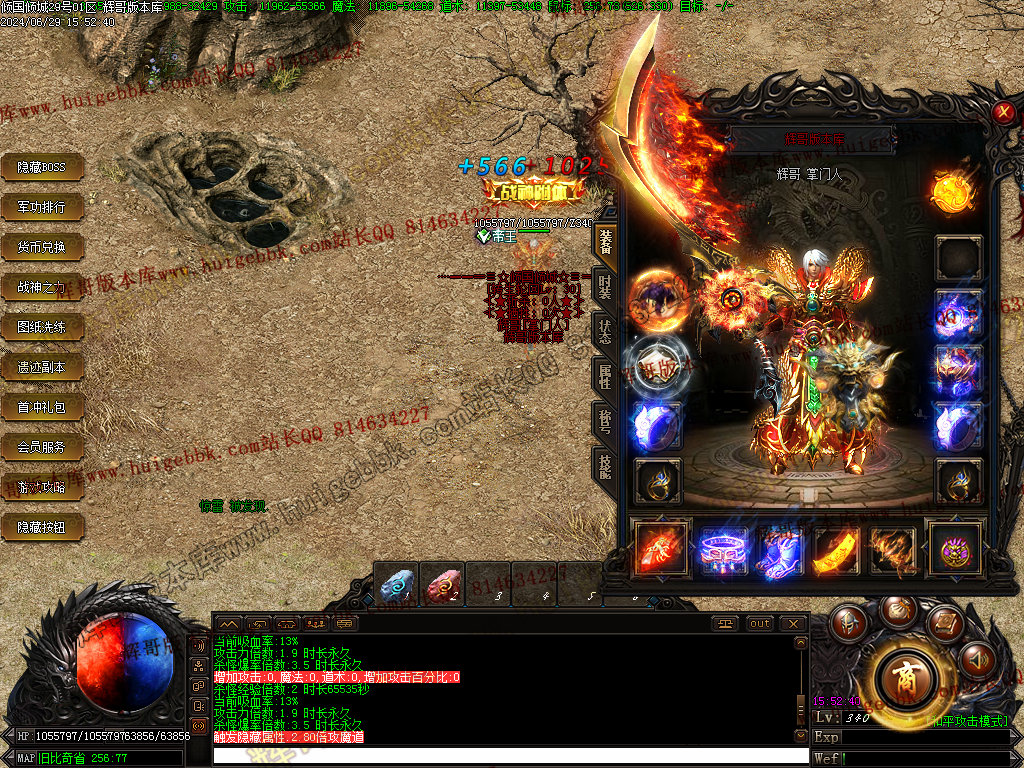The image size is (1024, 768).
Task: Click the chat box out button
Action: pos(760,623)
